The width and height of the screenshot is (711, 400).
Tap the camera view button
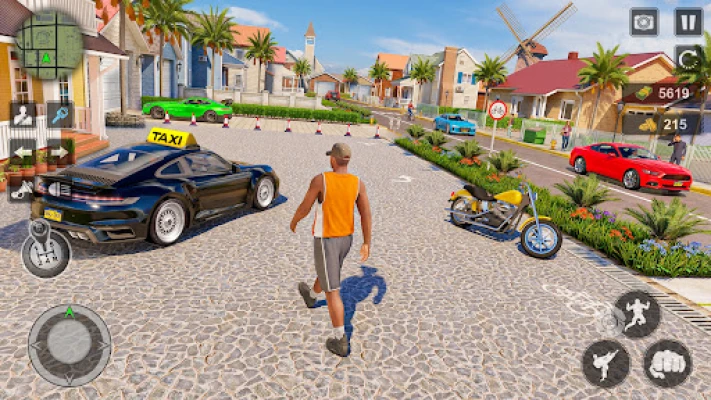tap(644, 22)
